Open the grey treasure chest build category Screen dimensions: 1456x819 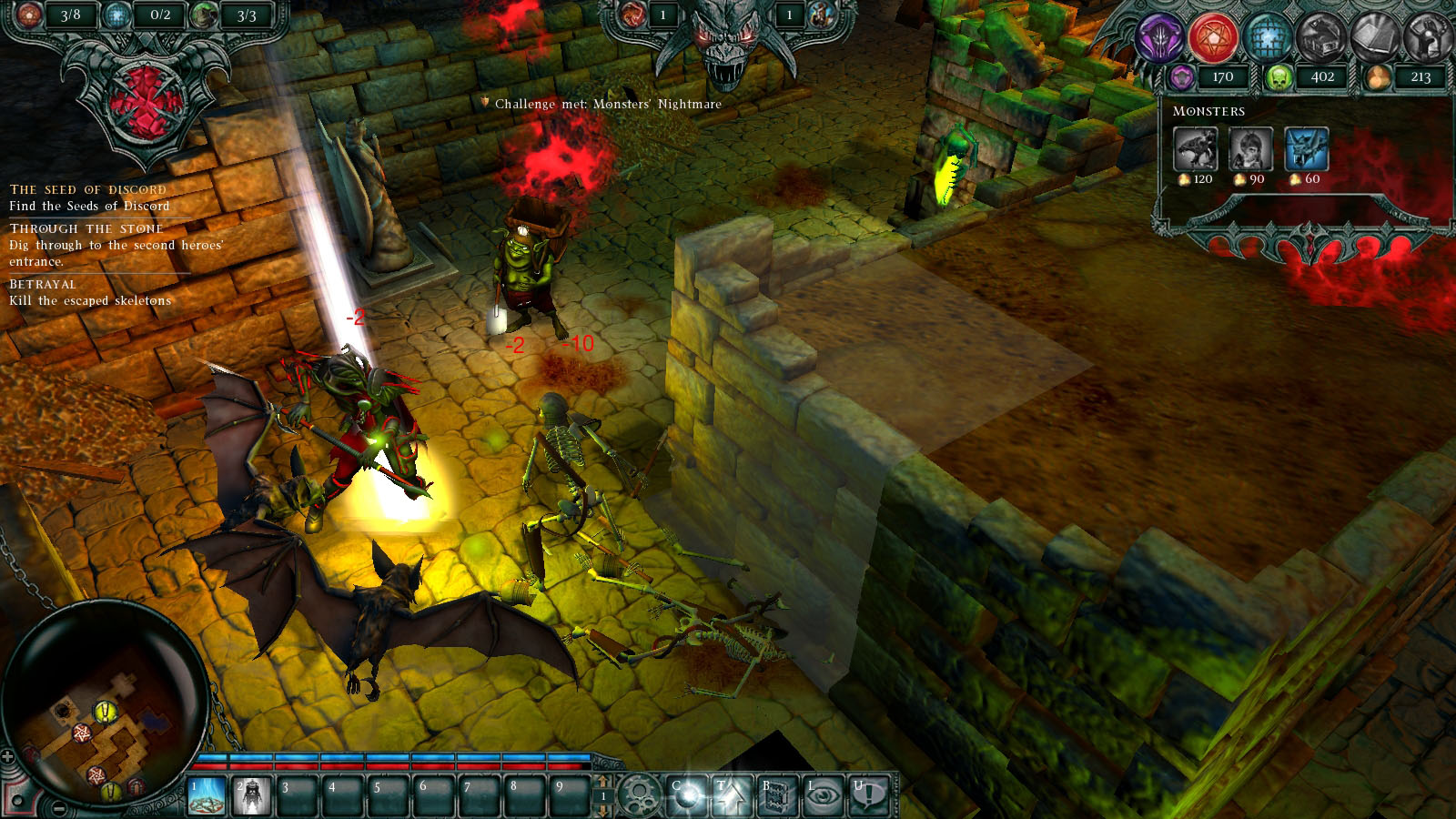pos(1319,38)
